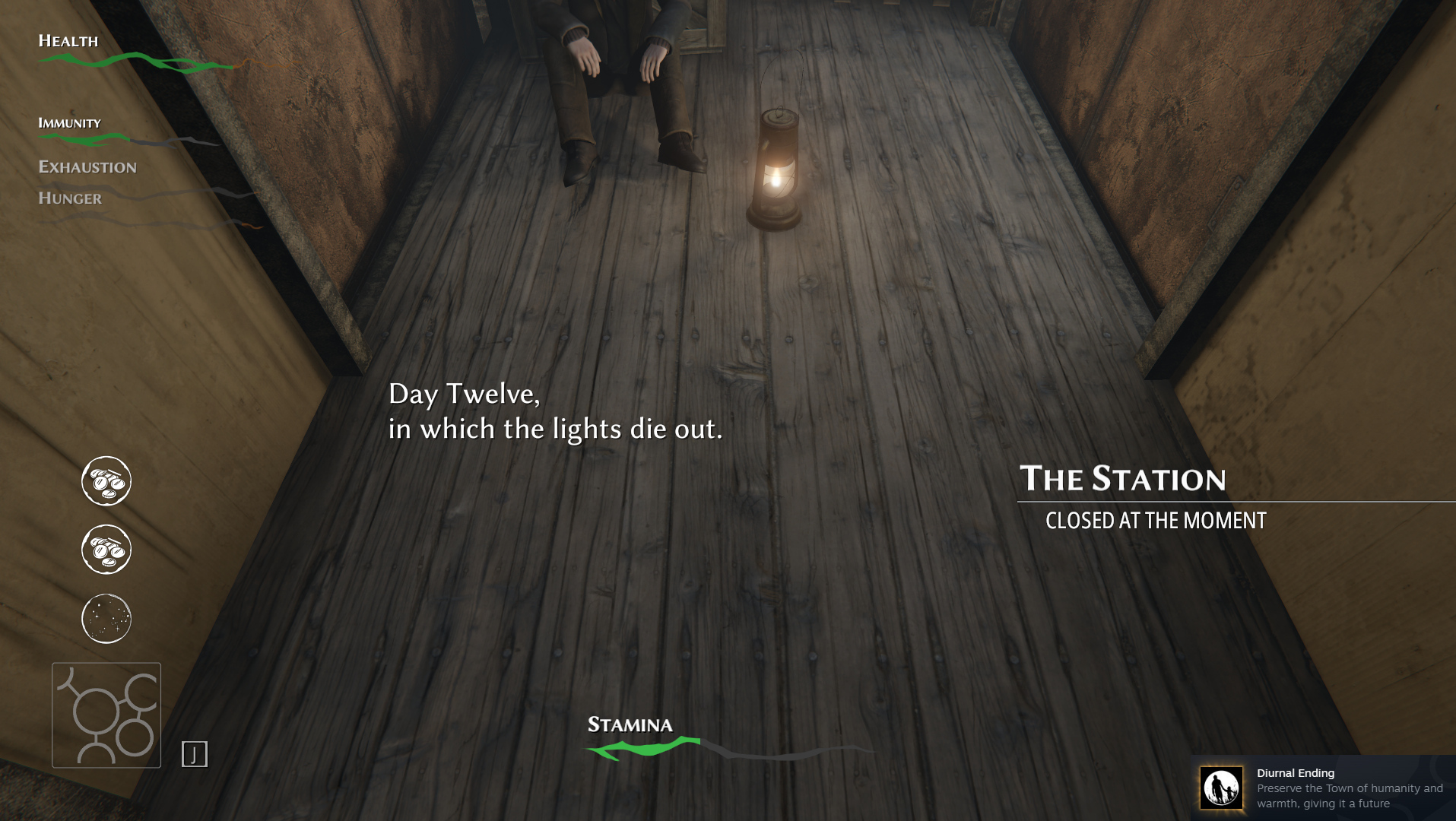The image size is (1456, 821).
Task: Click the starry speckled circle icon
Action: [x=106, y=618]
